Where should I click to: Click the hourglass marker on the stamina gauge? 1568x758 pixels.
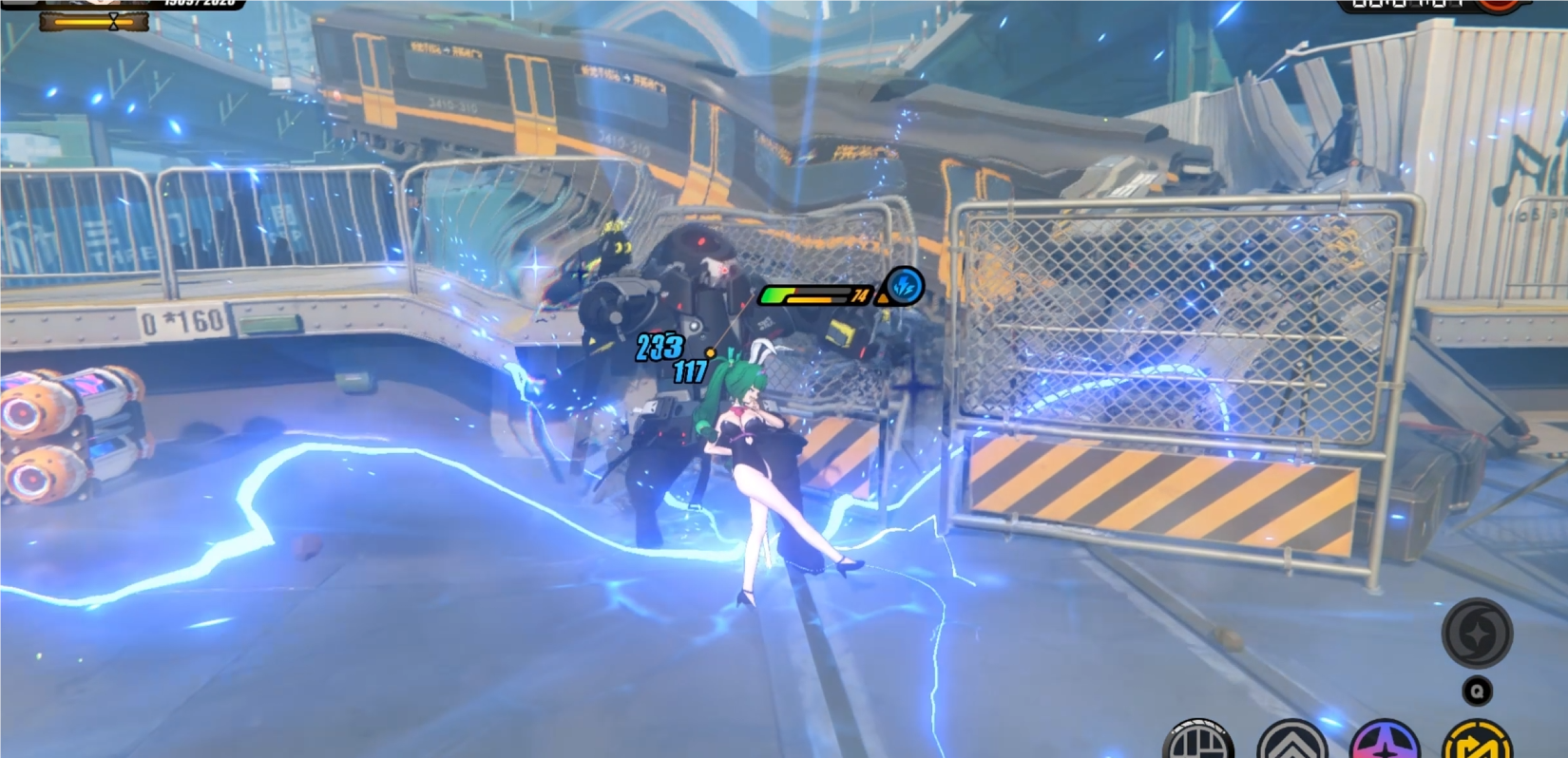(x=113, y=22)
